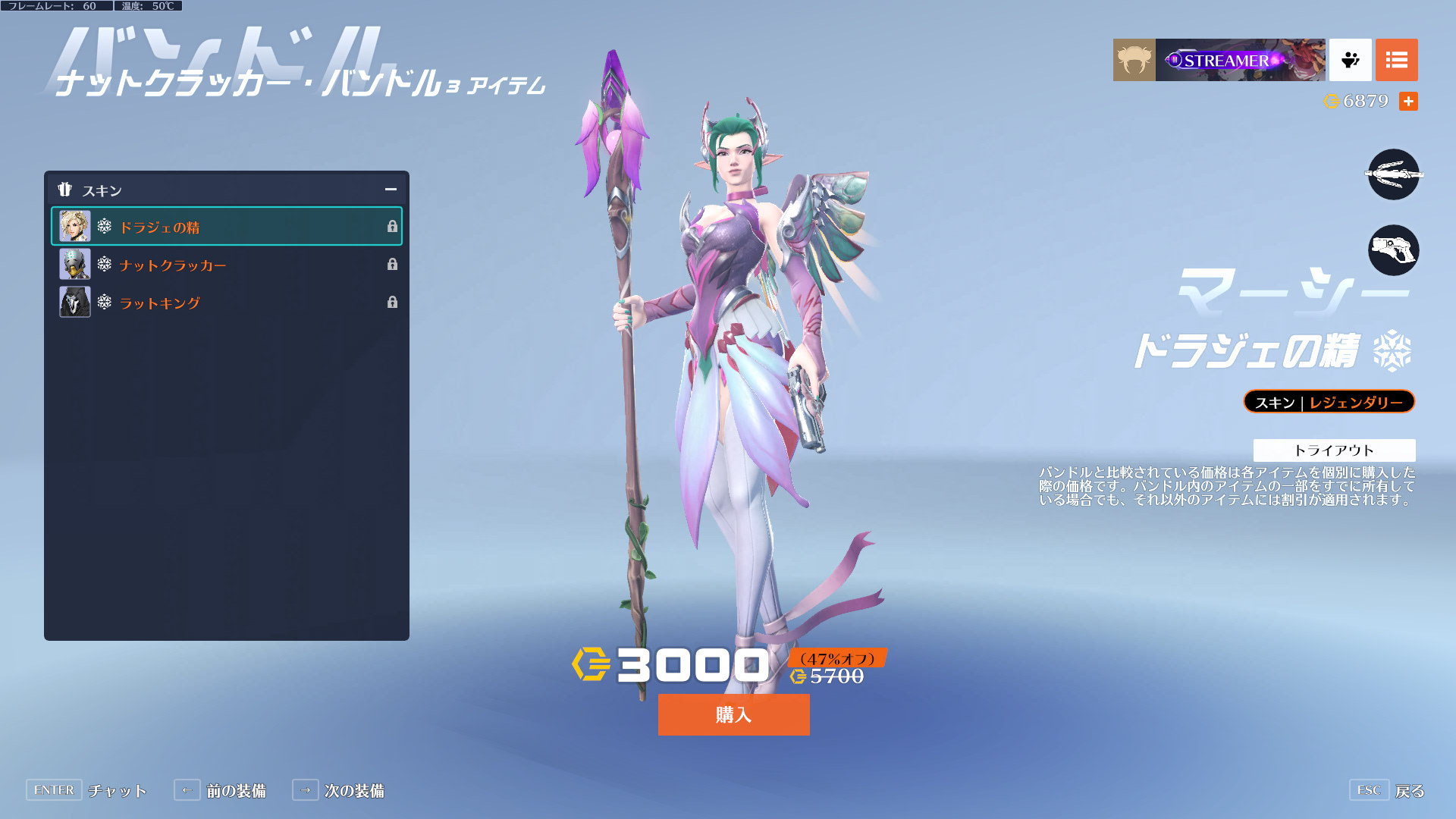Try out the skin with トライアウト
Screen dimensions: 1456x819
1333,450
